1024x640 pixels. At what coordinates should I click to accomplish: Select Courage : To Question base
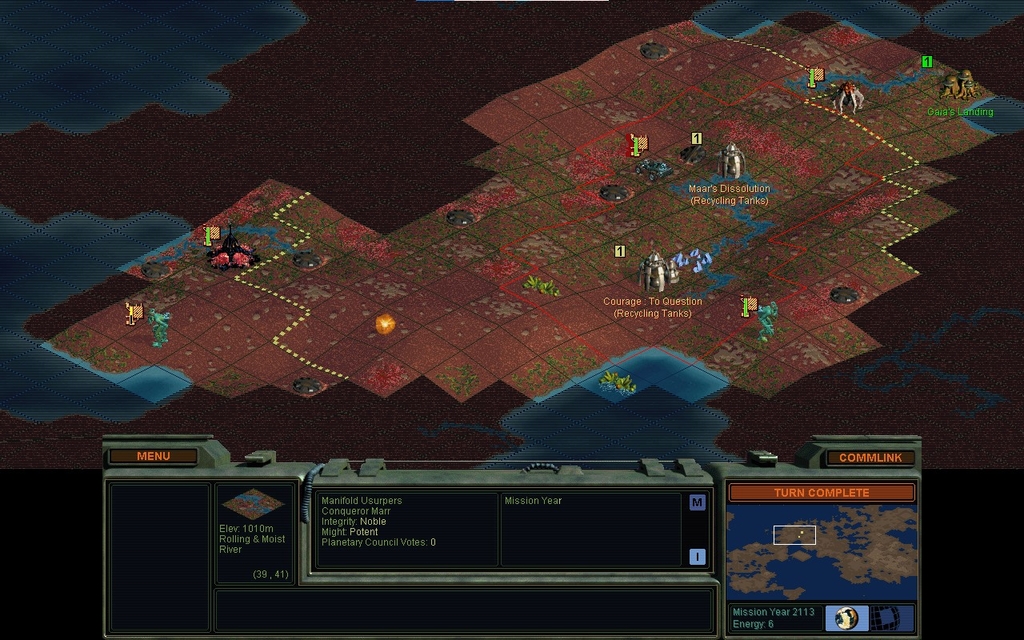pos(654,271)
